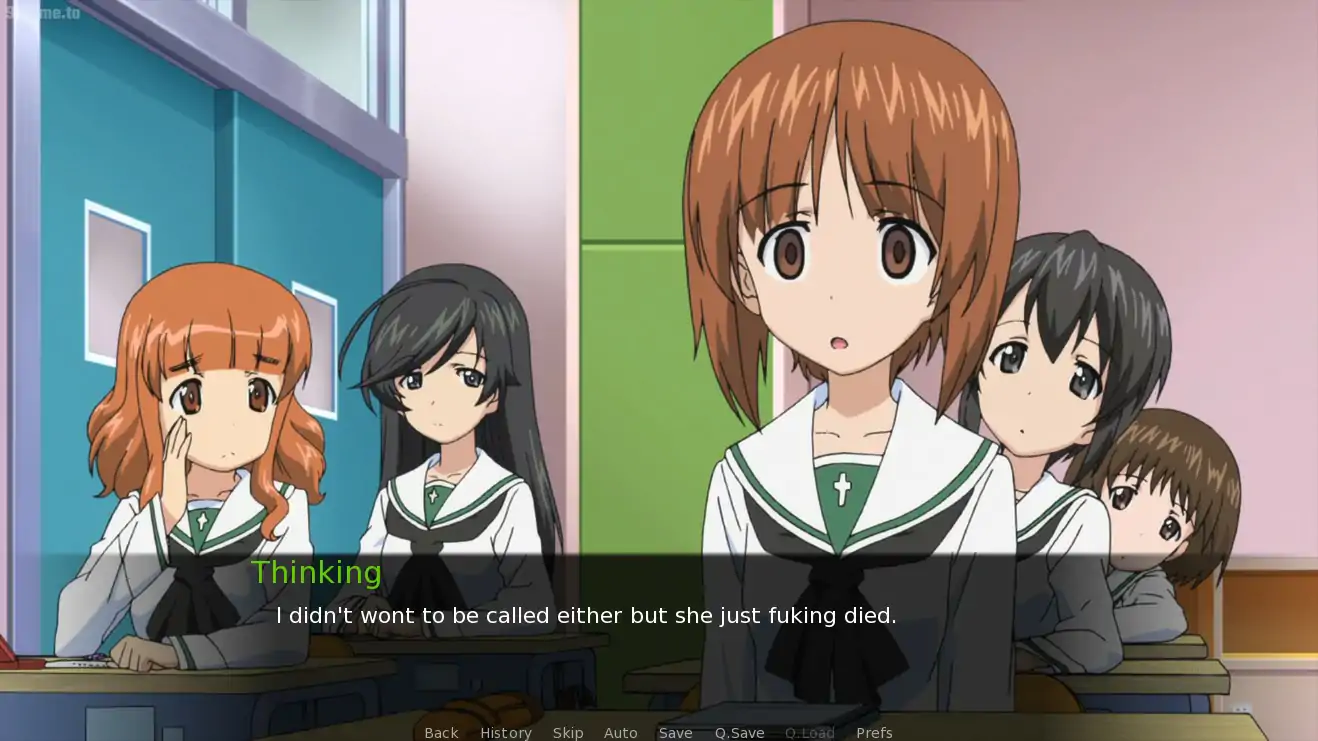Open the dialogue History log
The image size is (1318, 741).
click(x=505, y=733)
